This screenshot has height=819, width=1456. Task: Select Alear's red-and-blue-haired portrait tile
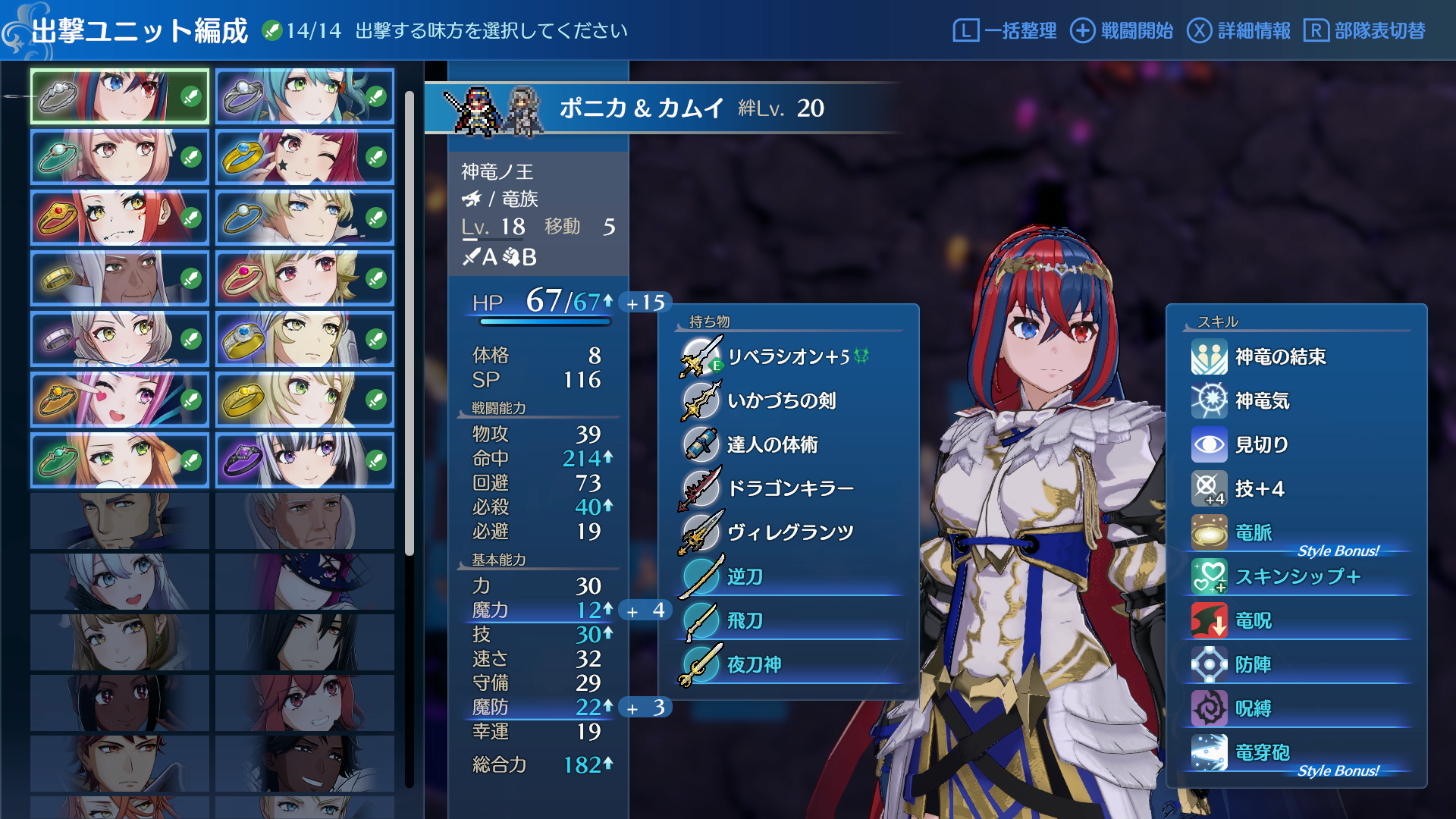120,96
